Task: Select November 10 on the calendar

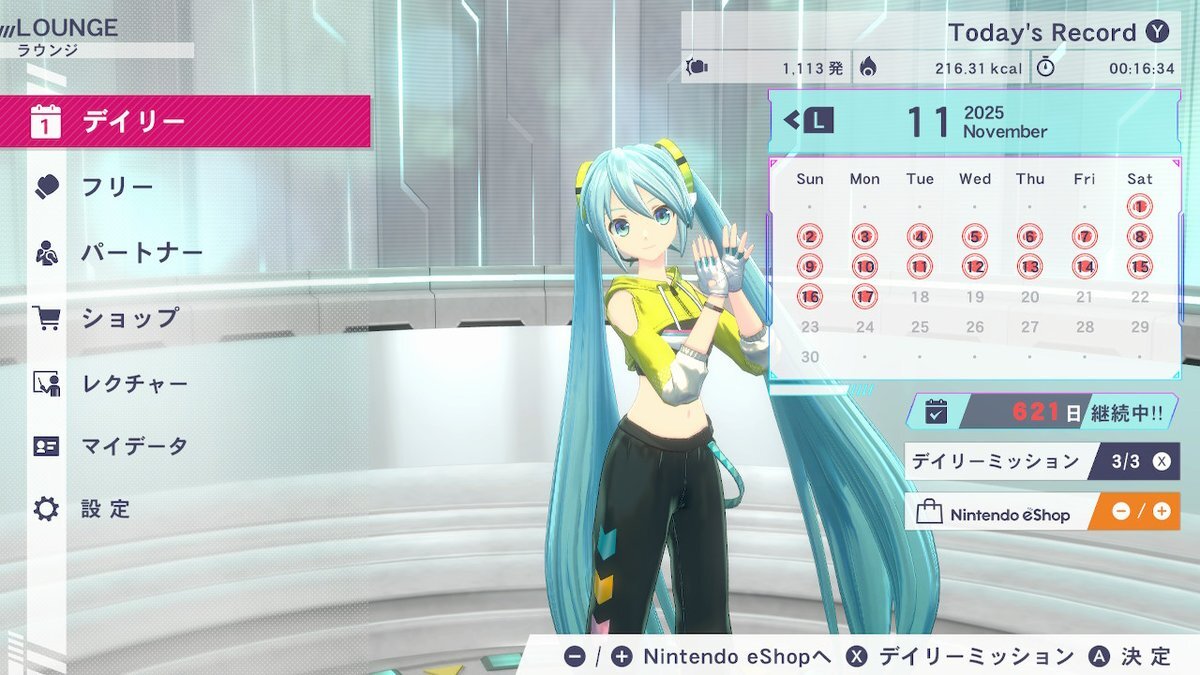Action: (864, 267)
